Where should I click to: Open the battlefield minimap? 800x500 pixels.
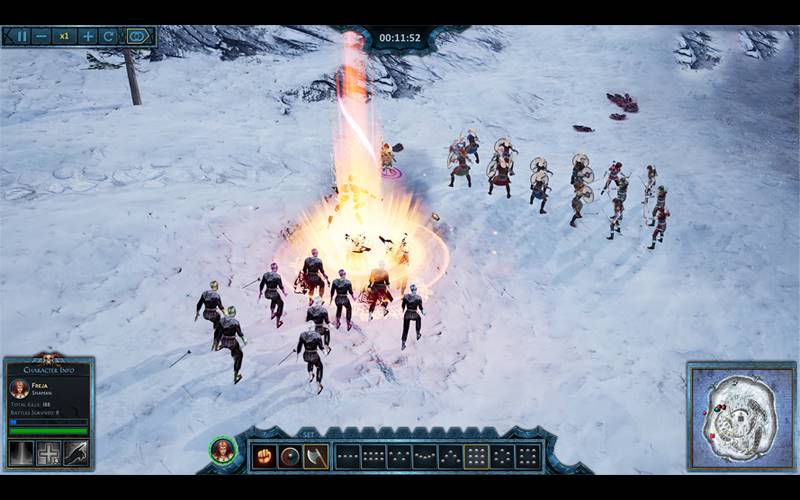741,417
